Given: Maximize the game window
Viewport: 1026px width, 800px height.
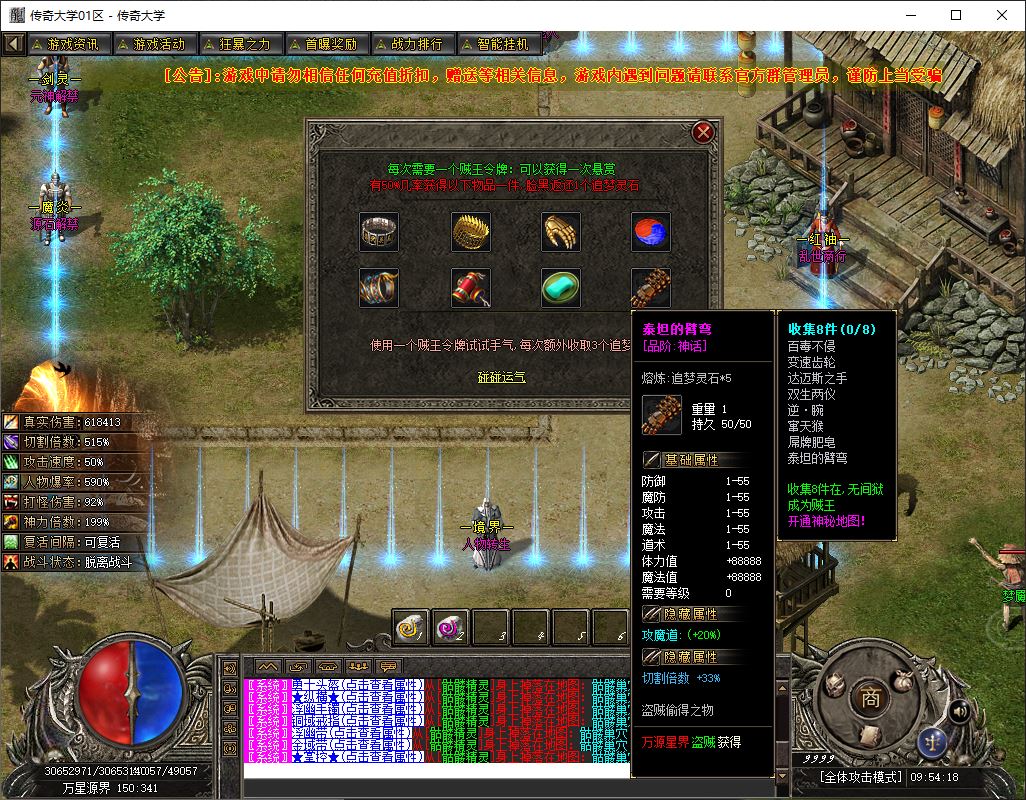Looking at the screenshot, I should [x=955, y=15].
